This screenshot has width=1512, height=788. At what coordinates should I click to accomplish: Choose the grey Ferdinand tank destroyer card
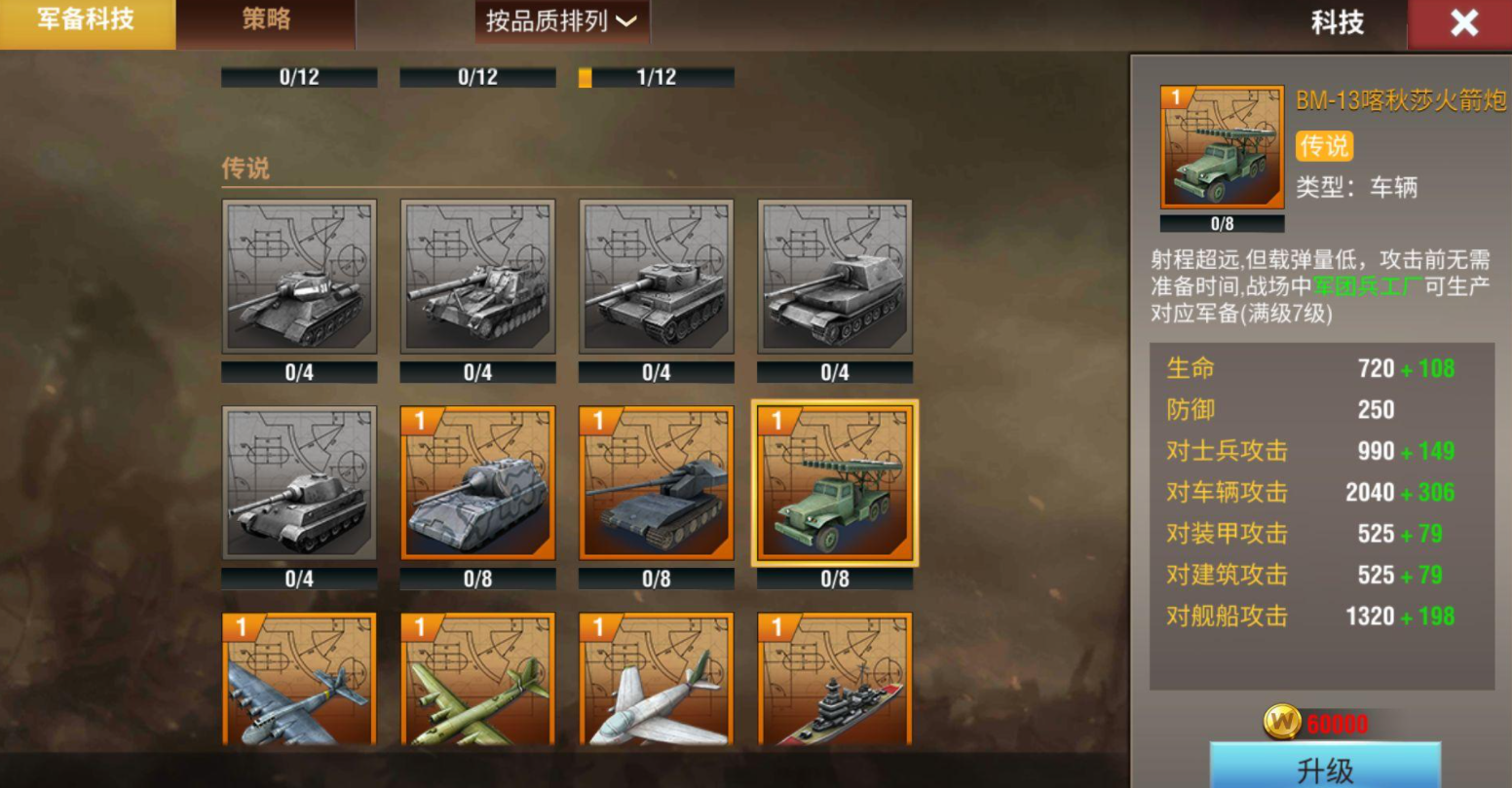[x=835, y=277]
